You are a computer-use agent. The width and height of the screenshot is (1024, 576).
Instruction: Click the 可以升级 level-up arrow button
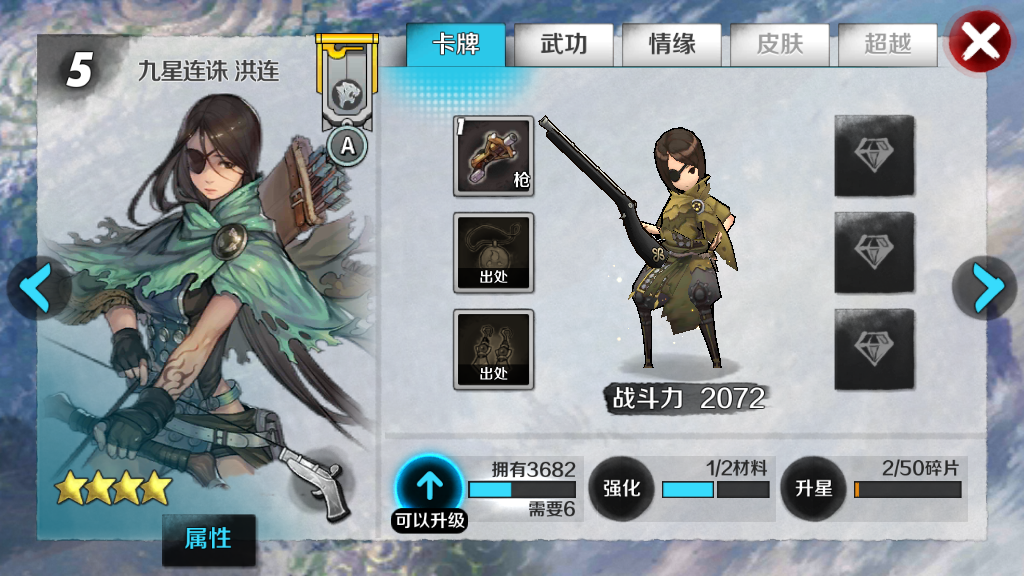[x=429, y=487]
